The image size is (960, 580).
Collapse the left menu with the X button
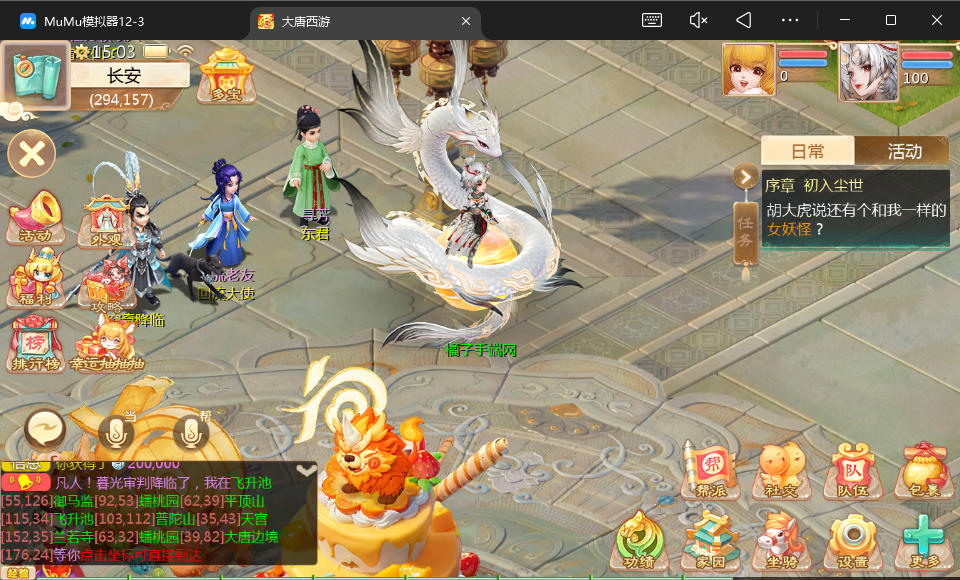[31, 154]
